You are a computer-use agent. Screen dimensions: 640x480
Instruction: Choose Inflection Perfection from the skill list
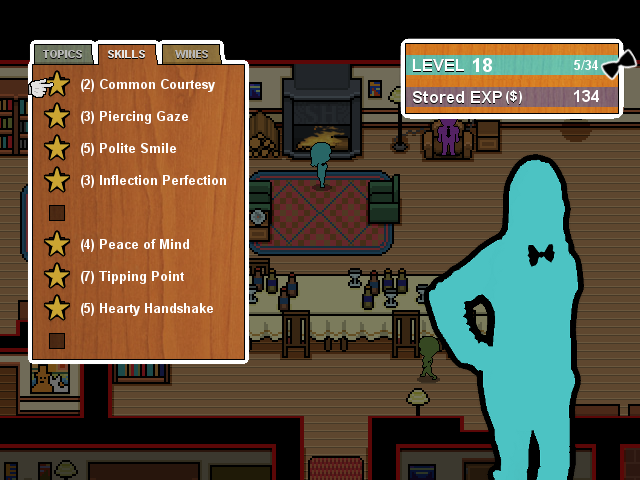[x=162, y=181]
